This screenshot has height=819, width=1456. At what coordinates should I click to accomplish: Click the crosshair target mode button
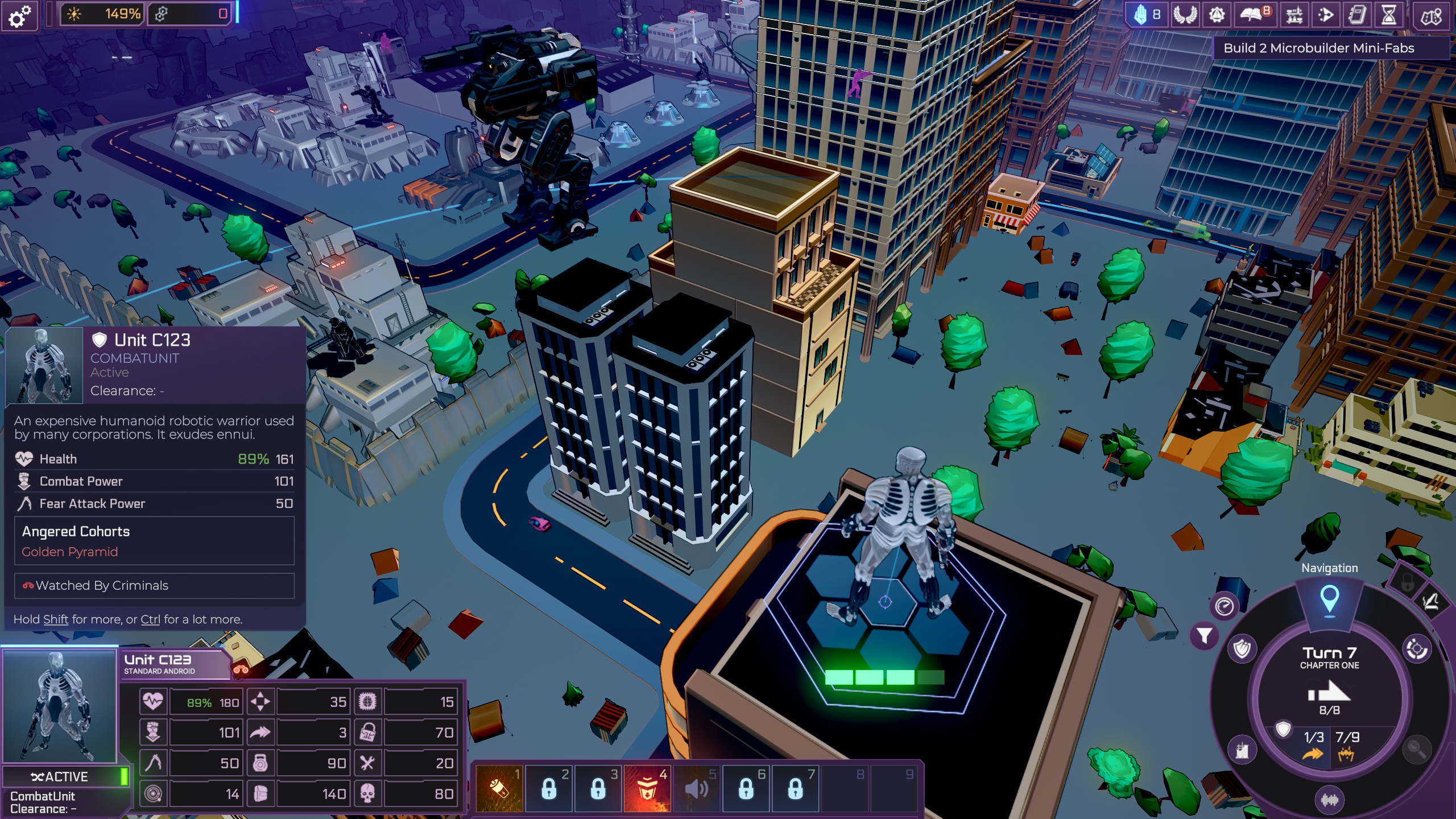[x=1416, y=650]
